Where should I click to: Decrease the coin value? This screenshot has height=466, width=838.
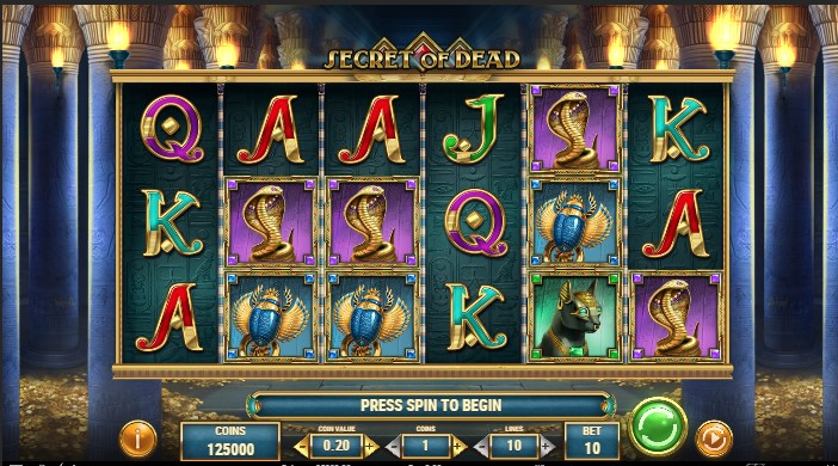300,446
